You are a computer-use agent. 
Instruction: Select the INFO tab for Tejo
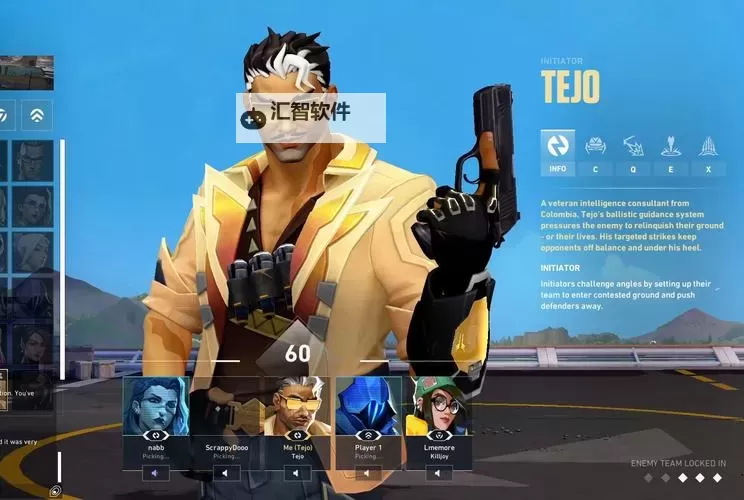[x=557, y=152]
